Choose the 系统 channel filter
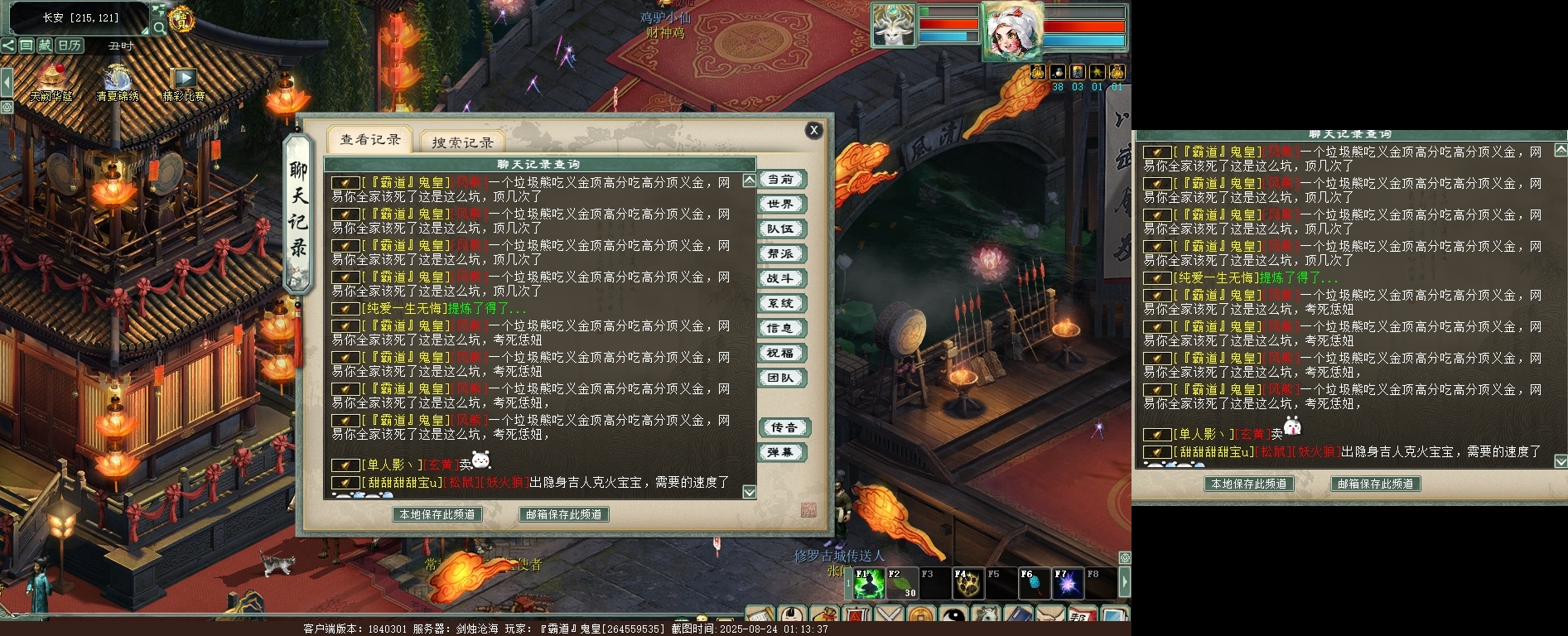Image resolution: width=1568 pixels, height=636 pixels. [x=780, y=304]
